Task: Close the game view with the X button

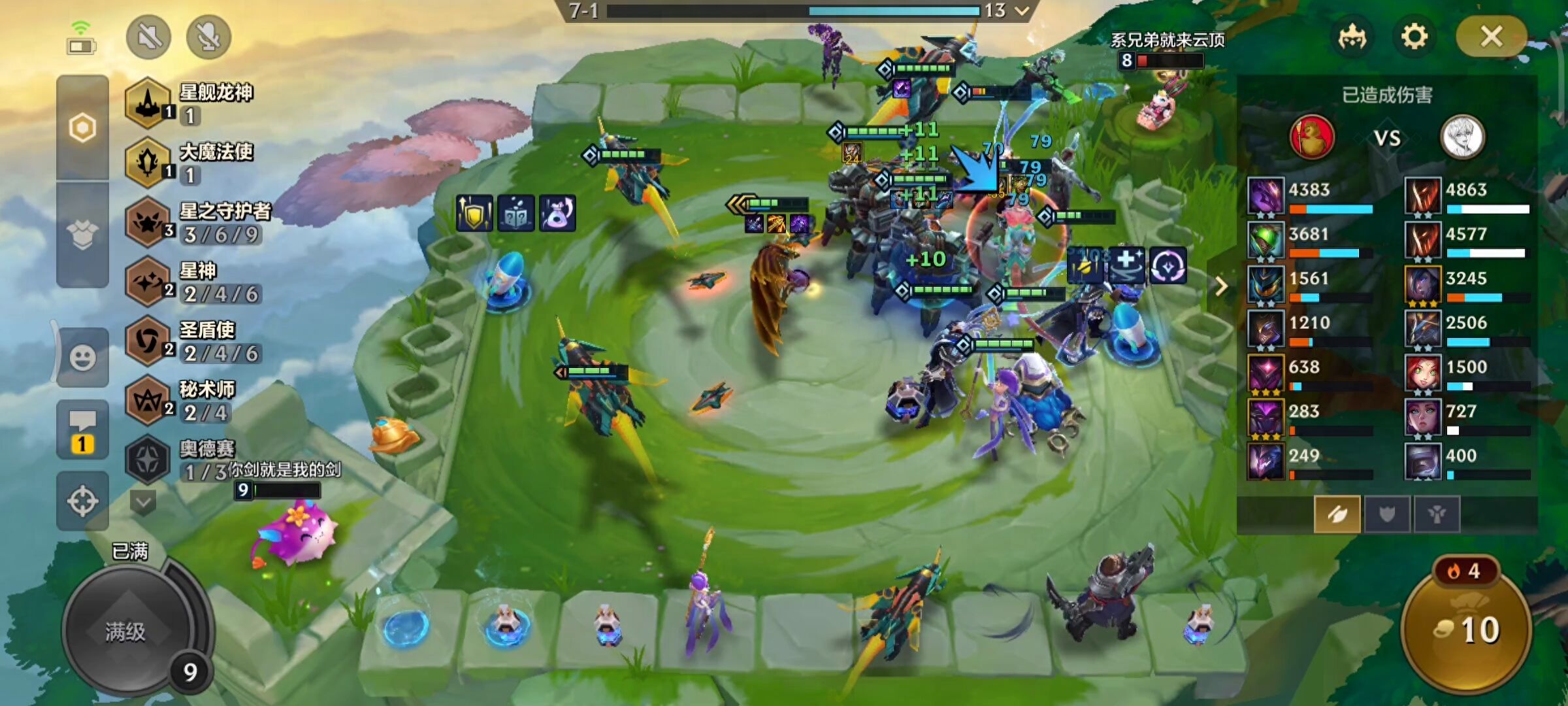Action: tap(1491, 37)
